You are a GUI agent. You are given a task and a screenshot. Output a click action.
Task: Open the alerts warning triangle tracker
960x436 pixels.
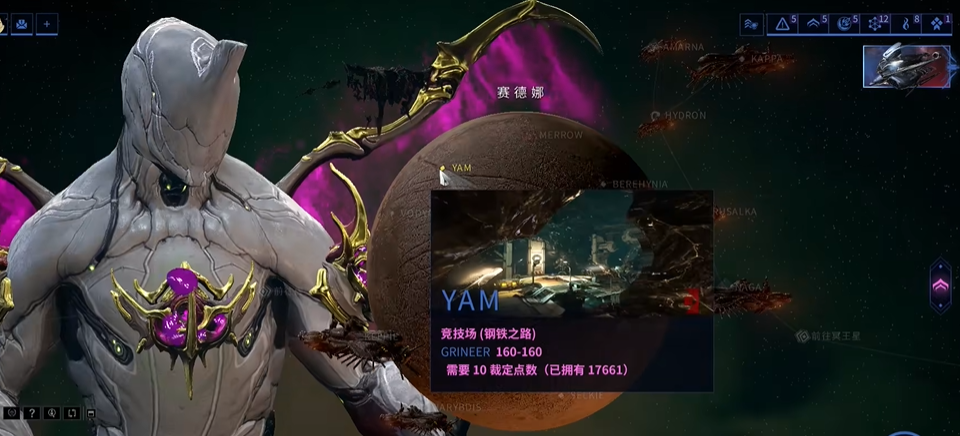[782, 23]
